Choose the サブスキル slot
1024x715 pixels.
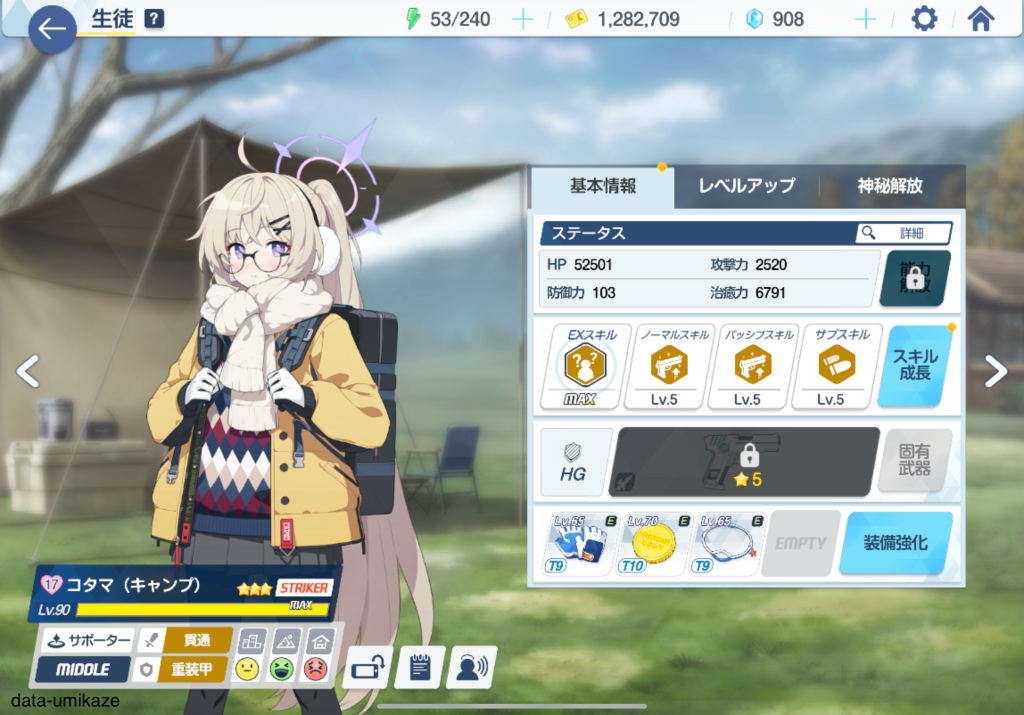pos(830,366)
